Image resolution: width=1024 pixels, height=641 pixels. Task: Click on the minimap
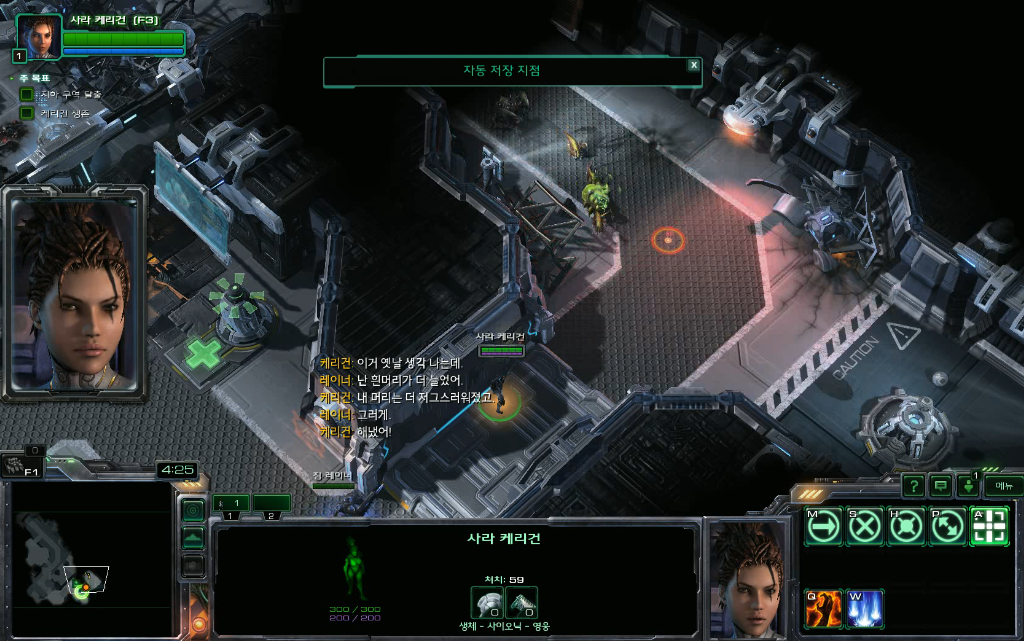click(88, 558)
